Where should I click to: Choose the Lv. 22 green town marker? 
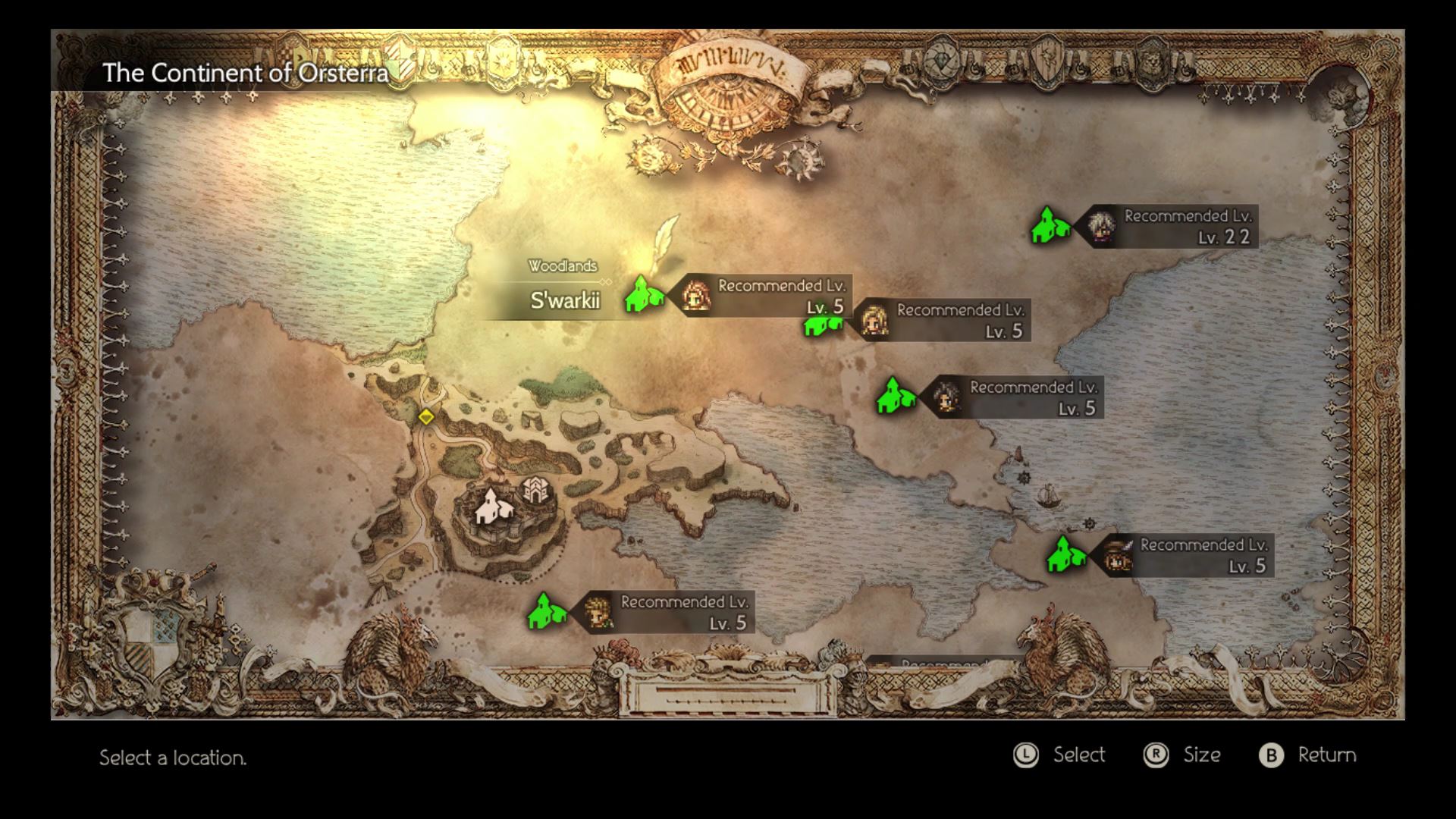[1050, 225]
